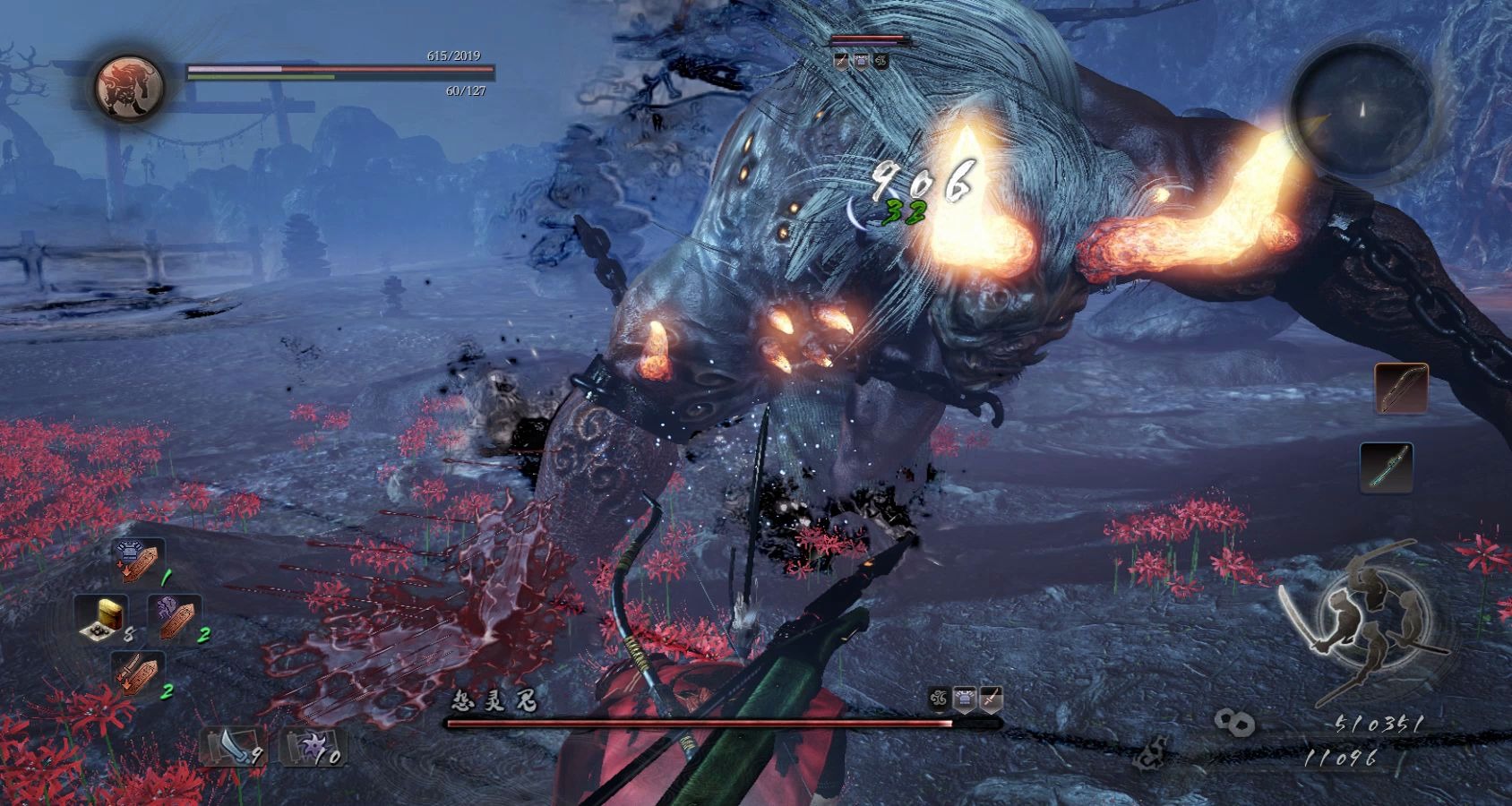Viewport: 1512px width, 806px height.
Task: Select the equipped bow slot
Action: pos(1401,388)
